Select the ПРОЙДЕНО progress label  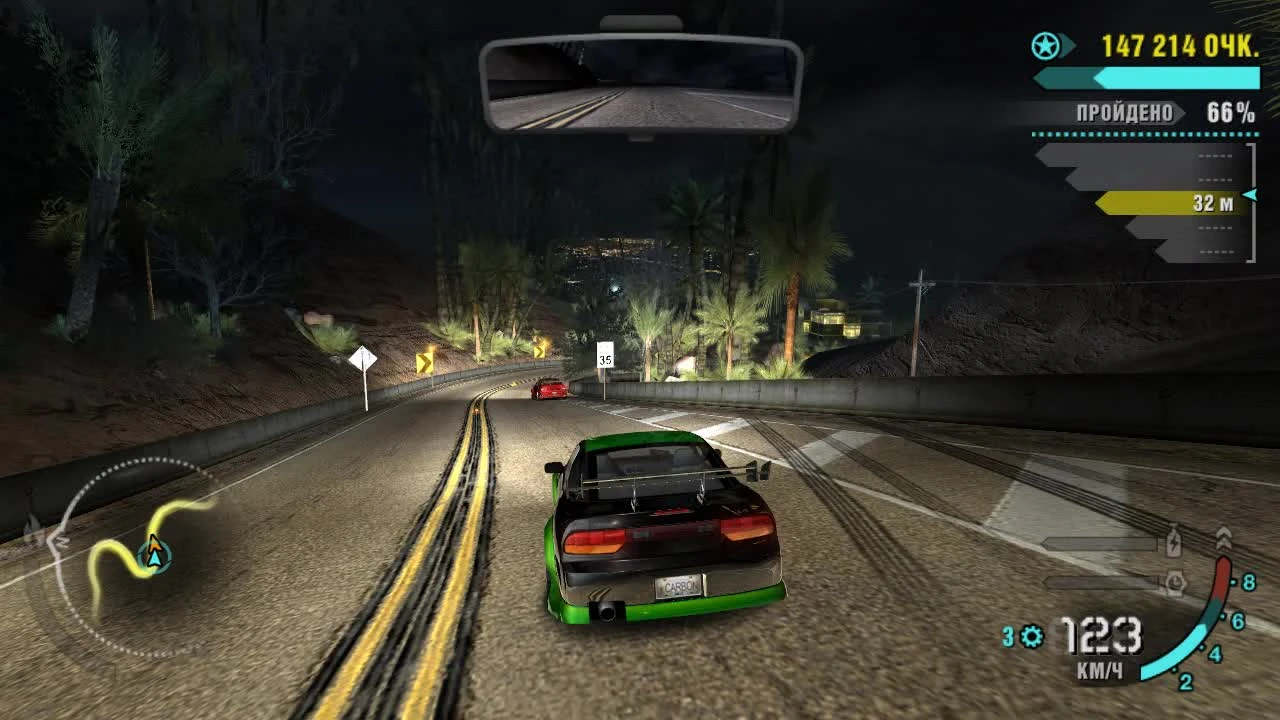point(1125,112)
